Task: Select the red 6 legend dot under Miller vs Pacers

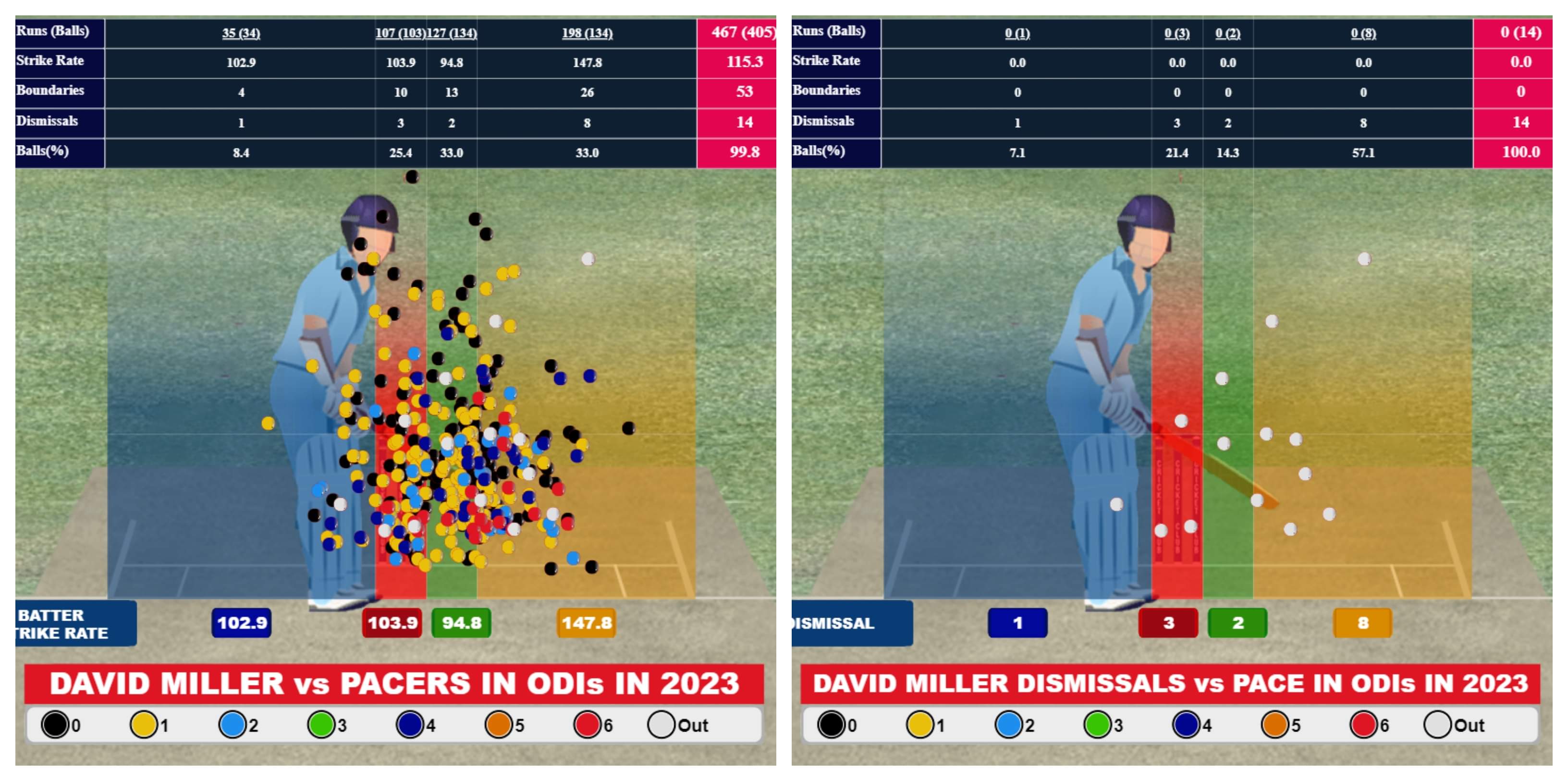Action: (x=588, y=724)
